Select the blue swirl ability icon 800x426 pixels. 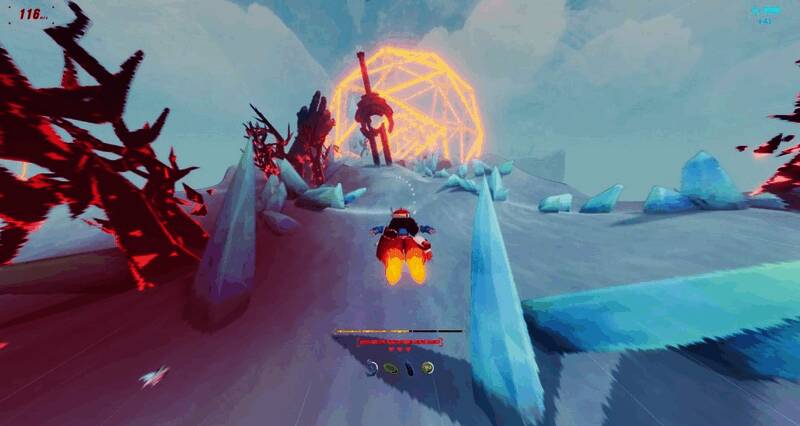point(371,368)
